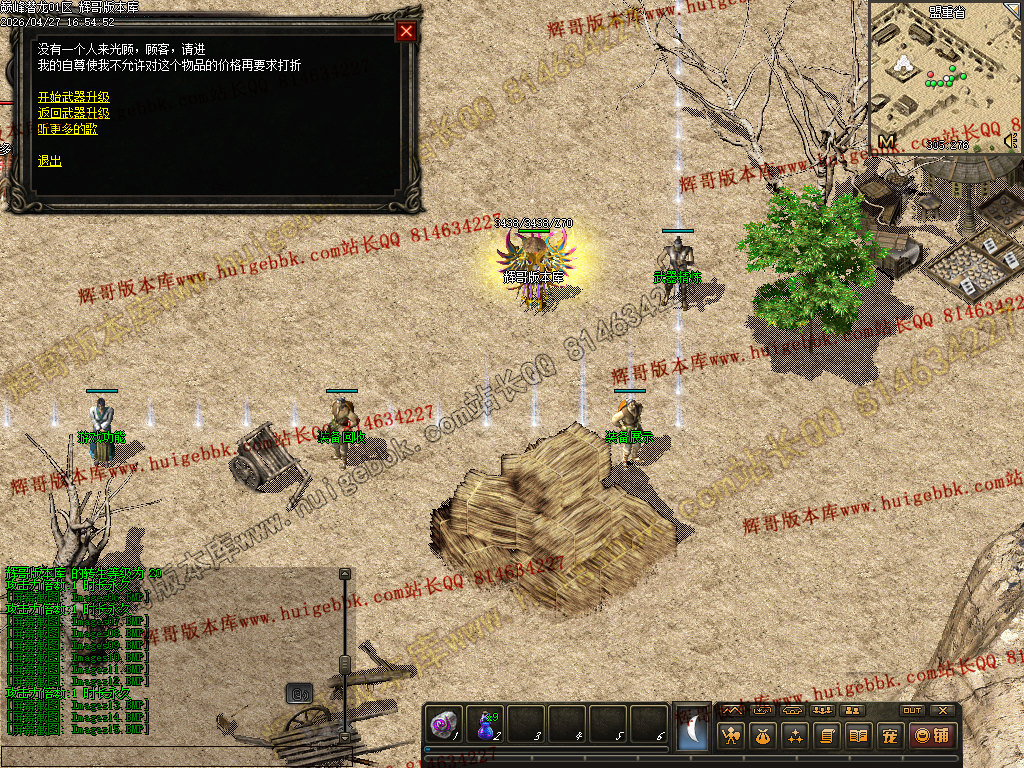Open the bag inventory icon

[x=762, y=737]
